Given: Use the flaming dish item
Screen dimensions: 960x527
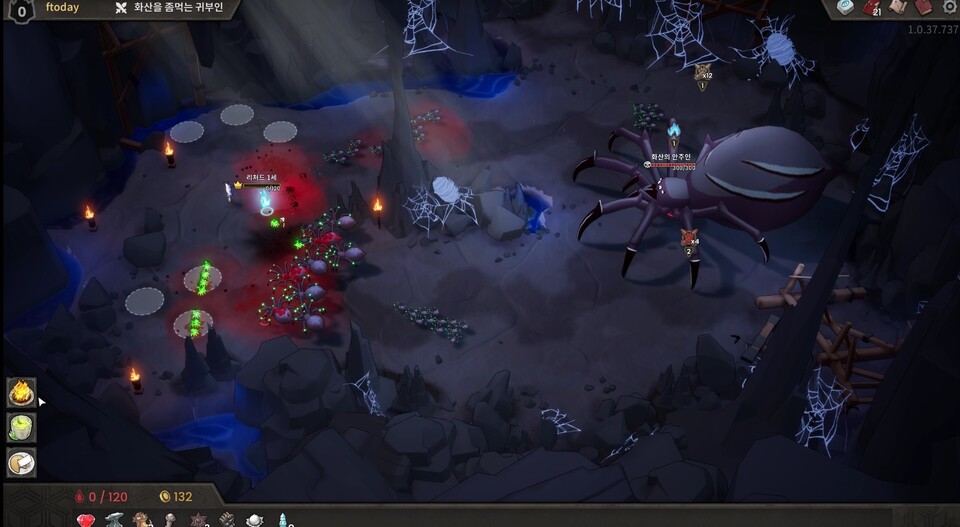Looking at the screenshot, I should tap(21, 392).
